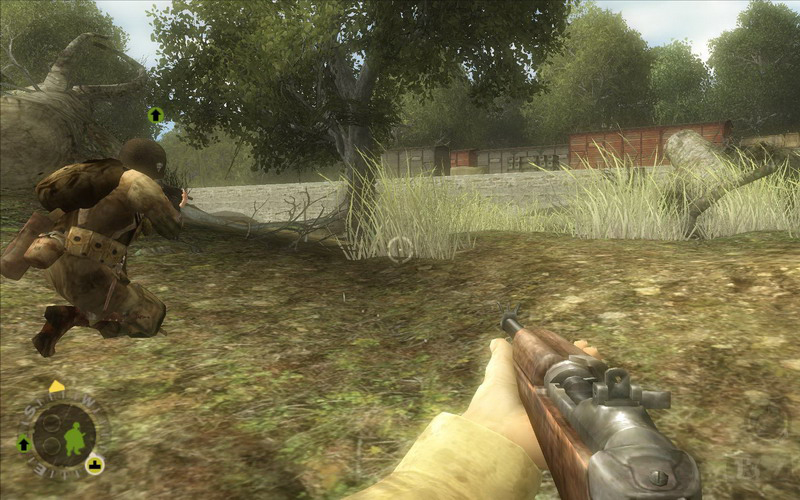The image size is (800, 500).
Task: Select the green arrow icon on the compass ring
Action: (x=24, y=443)
